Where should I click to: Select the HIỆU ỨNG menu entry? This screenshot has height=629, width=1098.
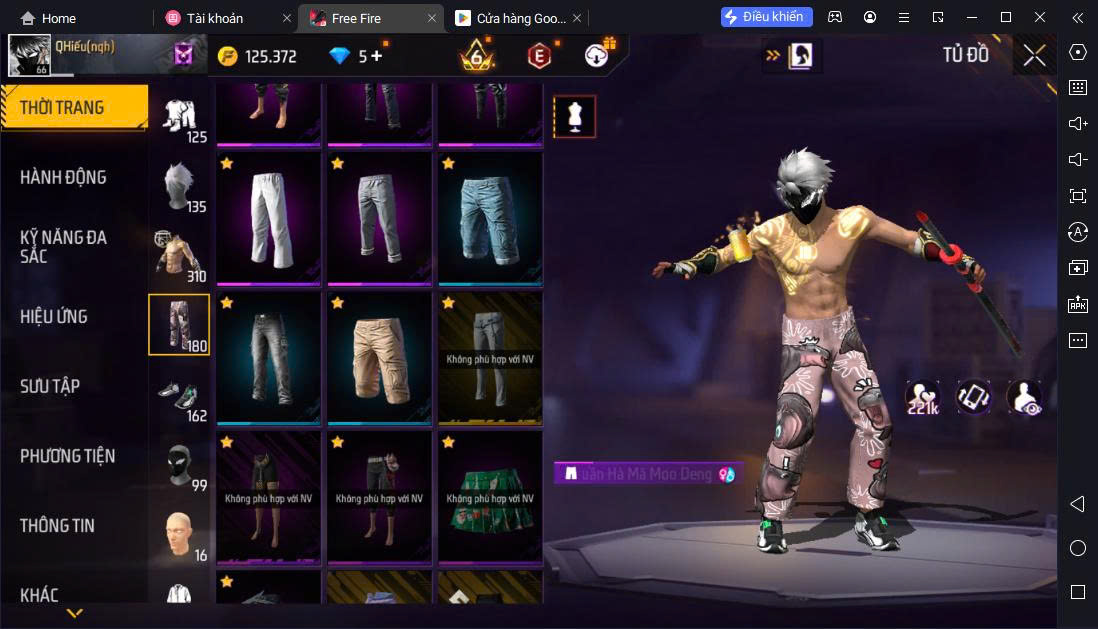54,316
